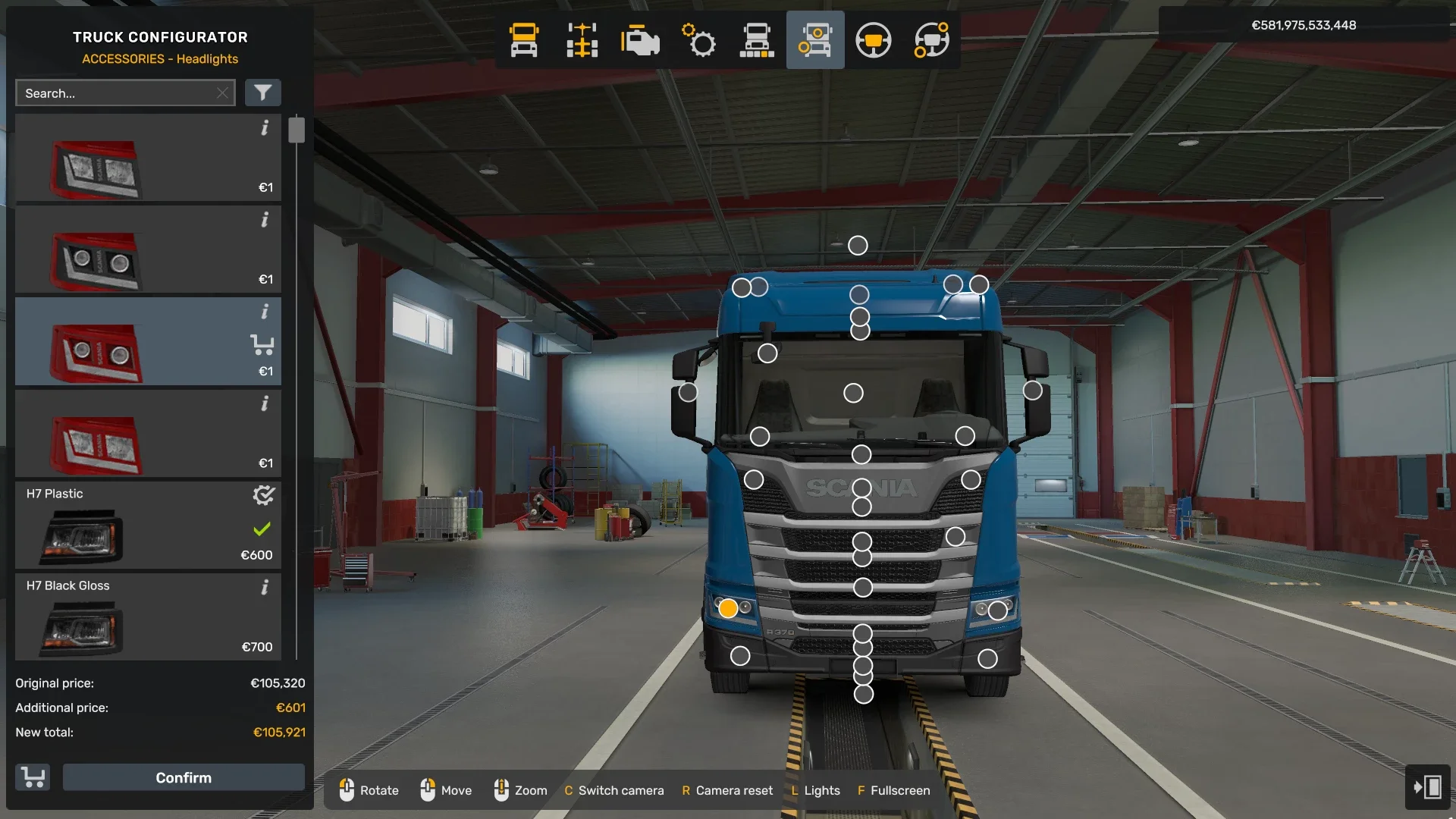Toggle the checkmark on the H7 Plastic headlight

(x=262, y=529)
